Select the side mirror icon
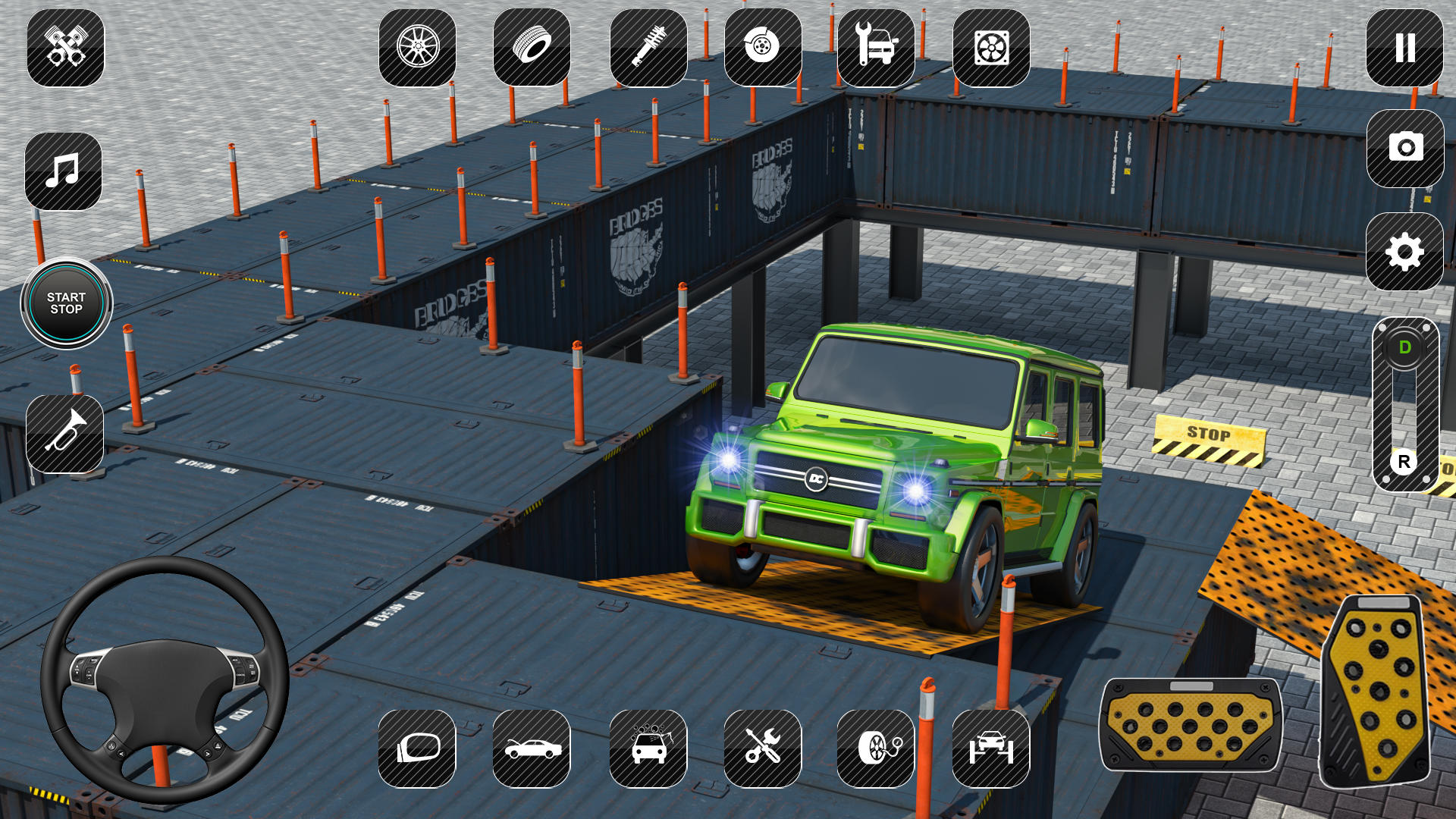Viewport: 1456px width, 819px height. coord(417,748)
